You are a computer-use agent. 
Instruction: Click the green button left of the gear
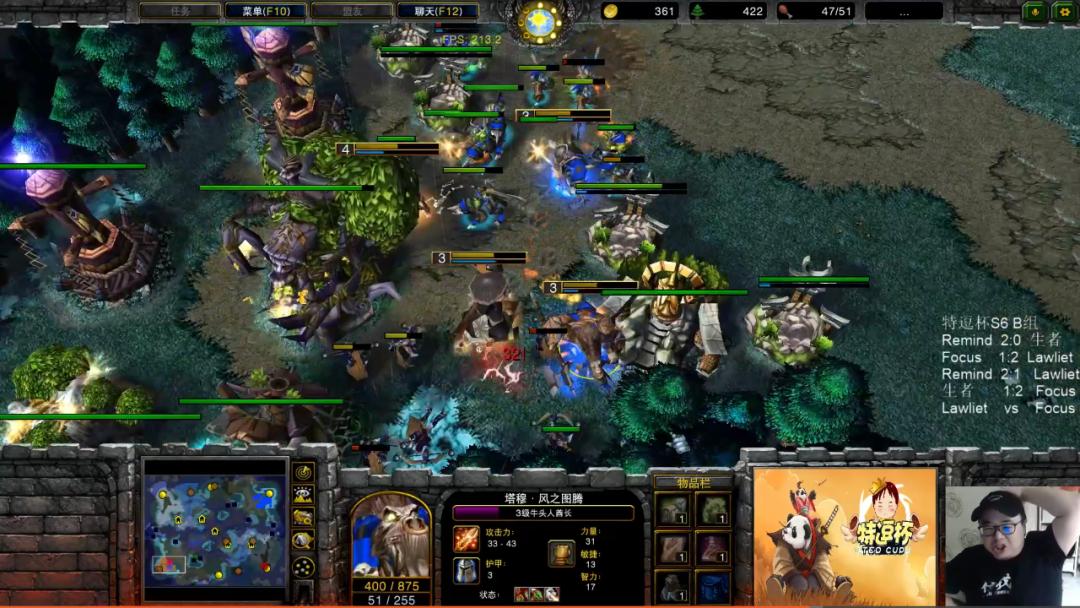click(1035, 11)
